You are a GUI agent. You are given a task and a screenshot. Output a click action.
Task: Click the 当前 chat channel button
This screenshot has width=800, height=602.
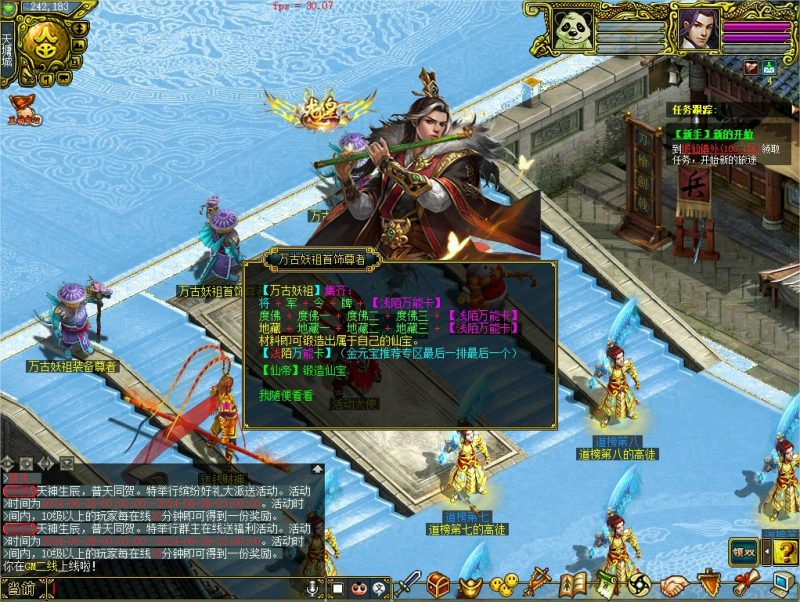tap(22, 588)
